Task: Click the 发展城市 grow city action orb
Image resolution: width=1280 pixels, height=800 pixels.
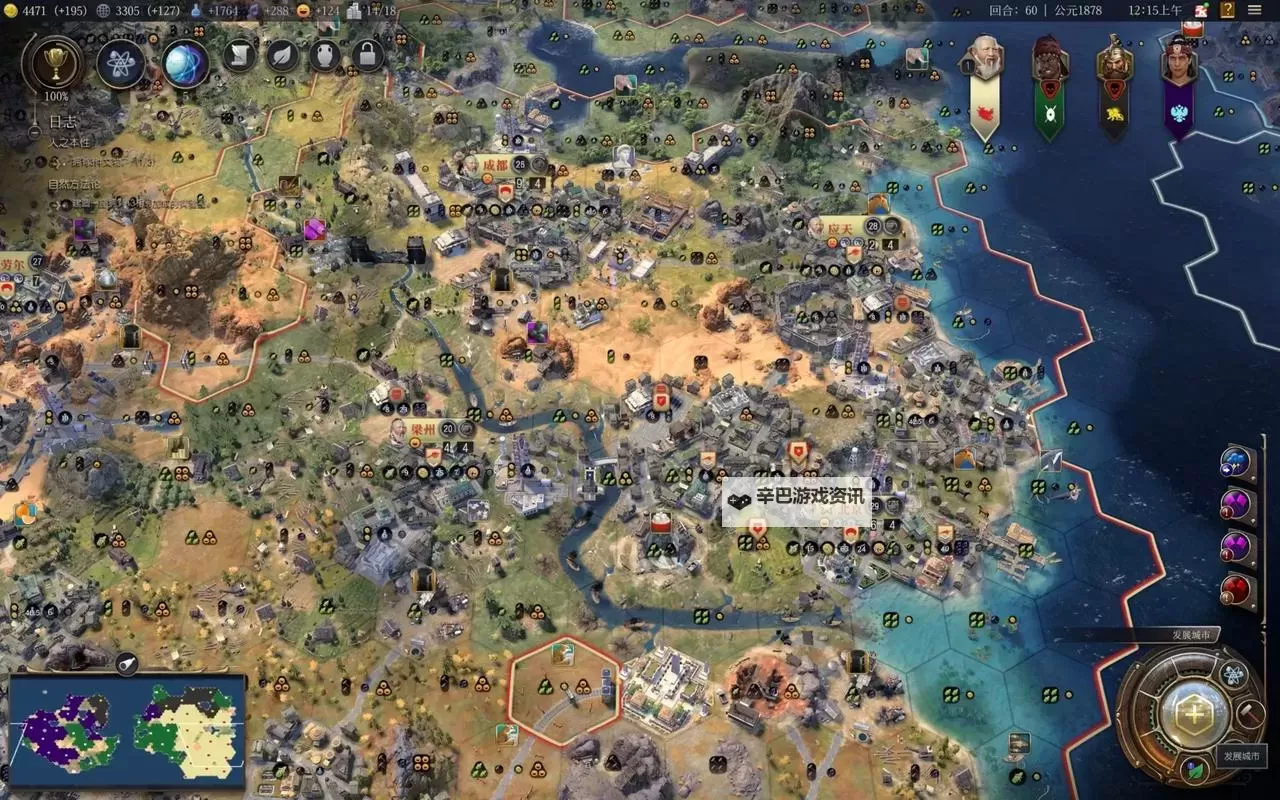Action: click(x=1192, y=714)
